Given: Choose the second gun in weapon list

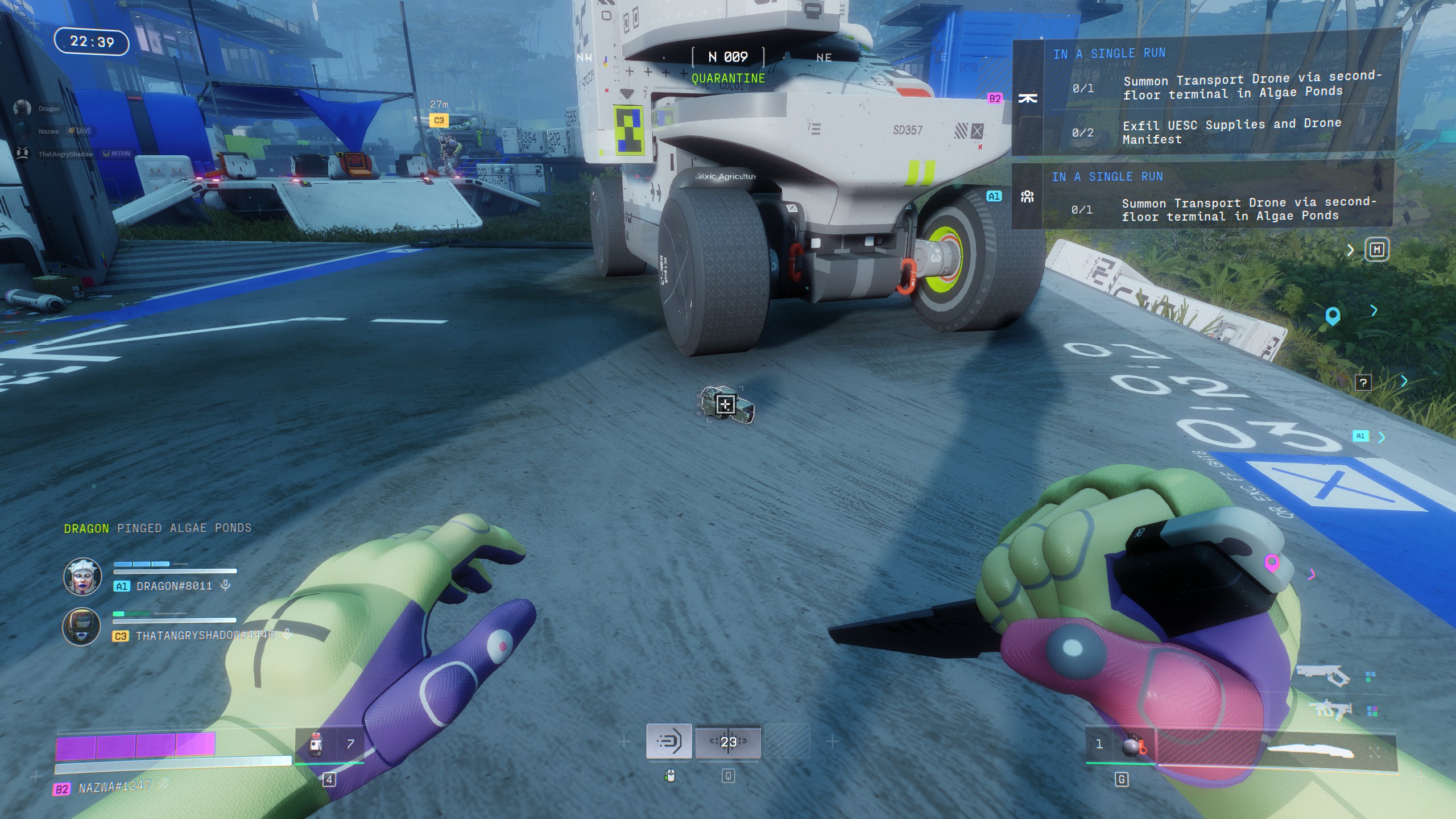Looking at the screenshot, I should pos(1330,710).
